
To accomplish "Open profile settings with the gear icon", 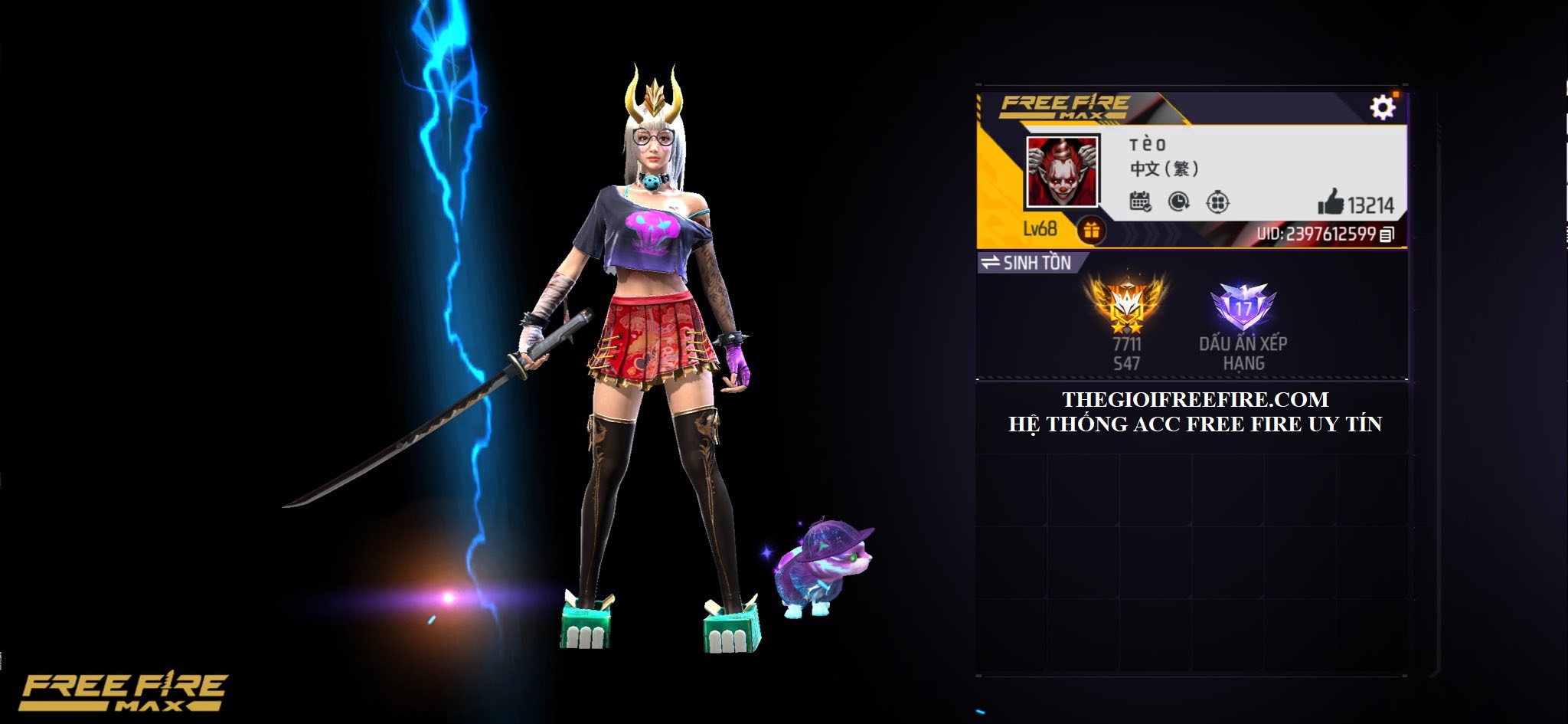I will pos(1382,107).
